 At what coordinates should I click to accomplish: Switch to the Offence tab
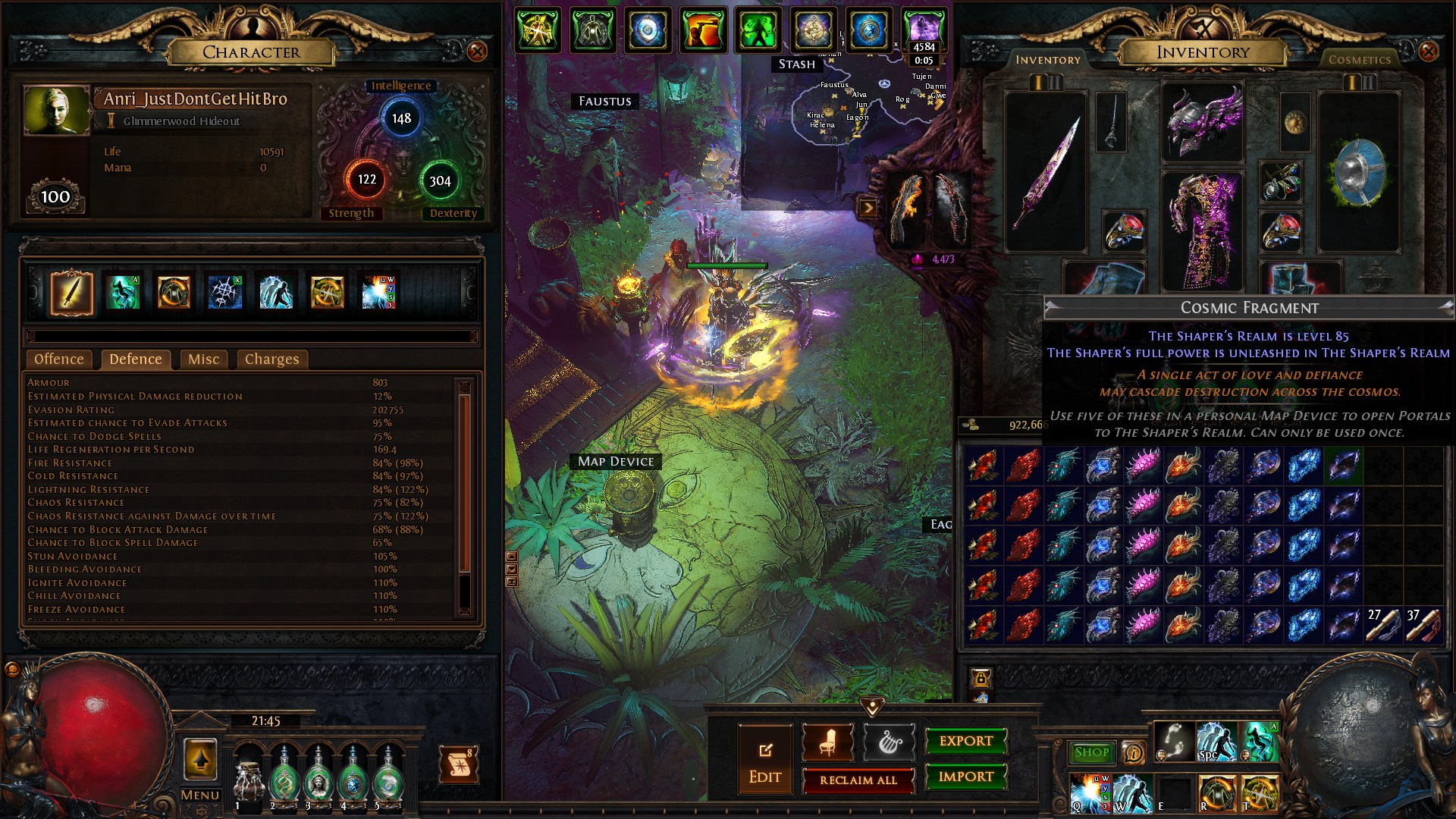[x=59, y=359]
